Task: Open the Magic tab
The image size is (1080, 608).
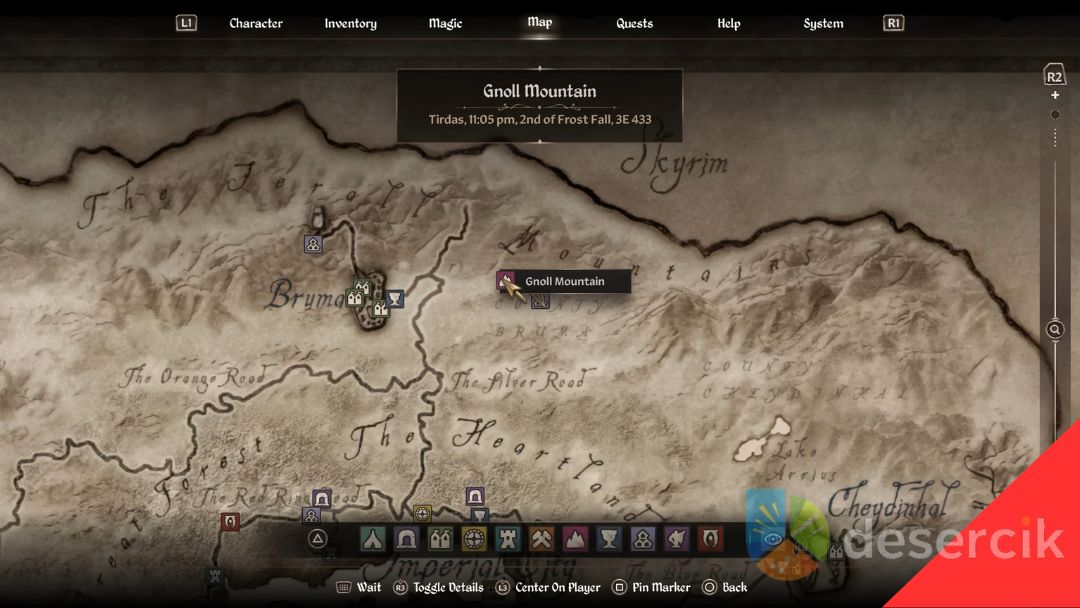Action: [445, 23]
